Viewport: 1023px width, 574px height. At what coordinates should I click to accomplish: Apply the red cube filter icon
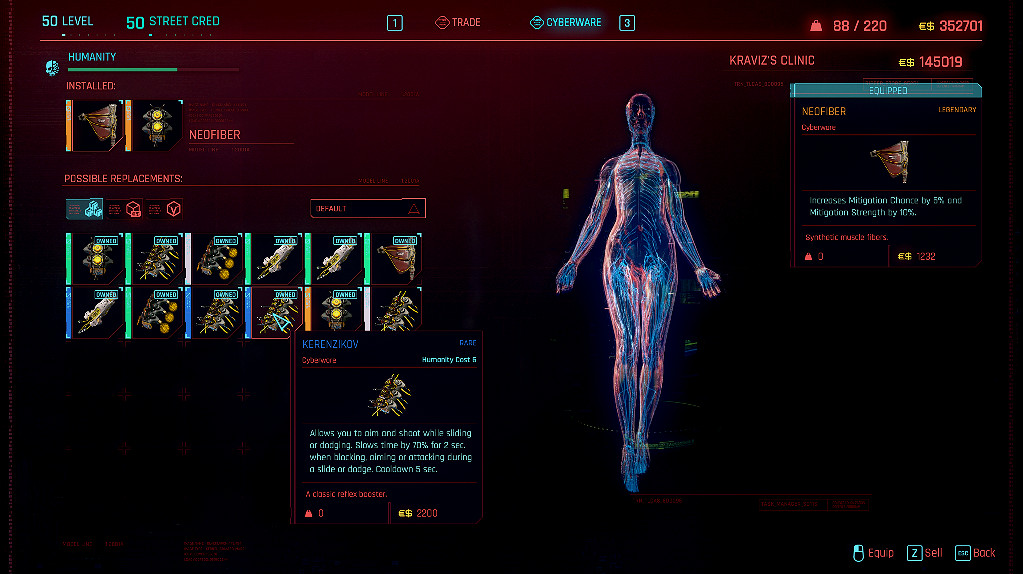tap(131, 208)
